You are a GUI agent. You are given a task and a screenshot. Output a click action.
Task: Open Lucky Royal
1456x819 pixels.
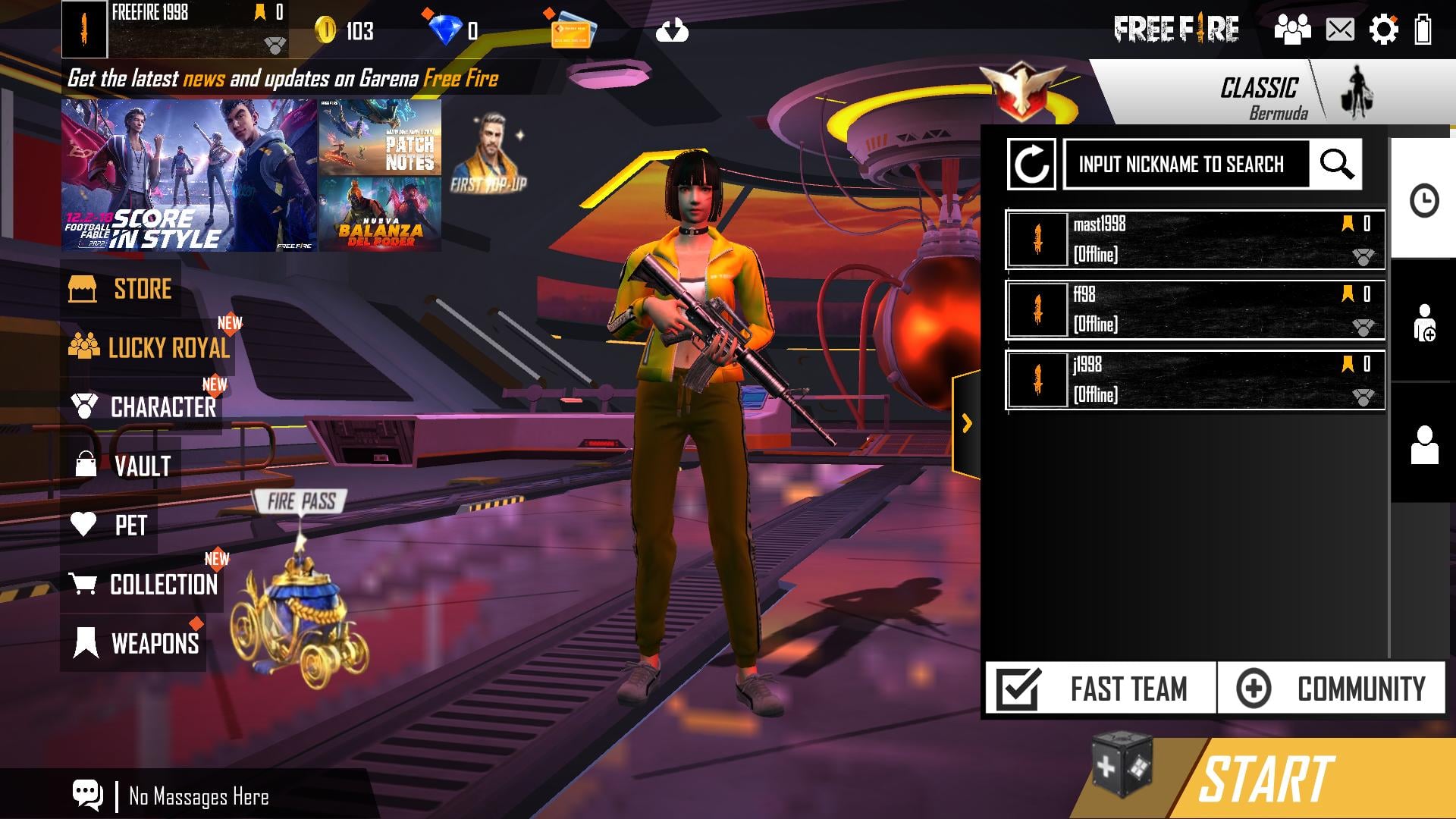[x=150, y=347]
